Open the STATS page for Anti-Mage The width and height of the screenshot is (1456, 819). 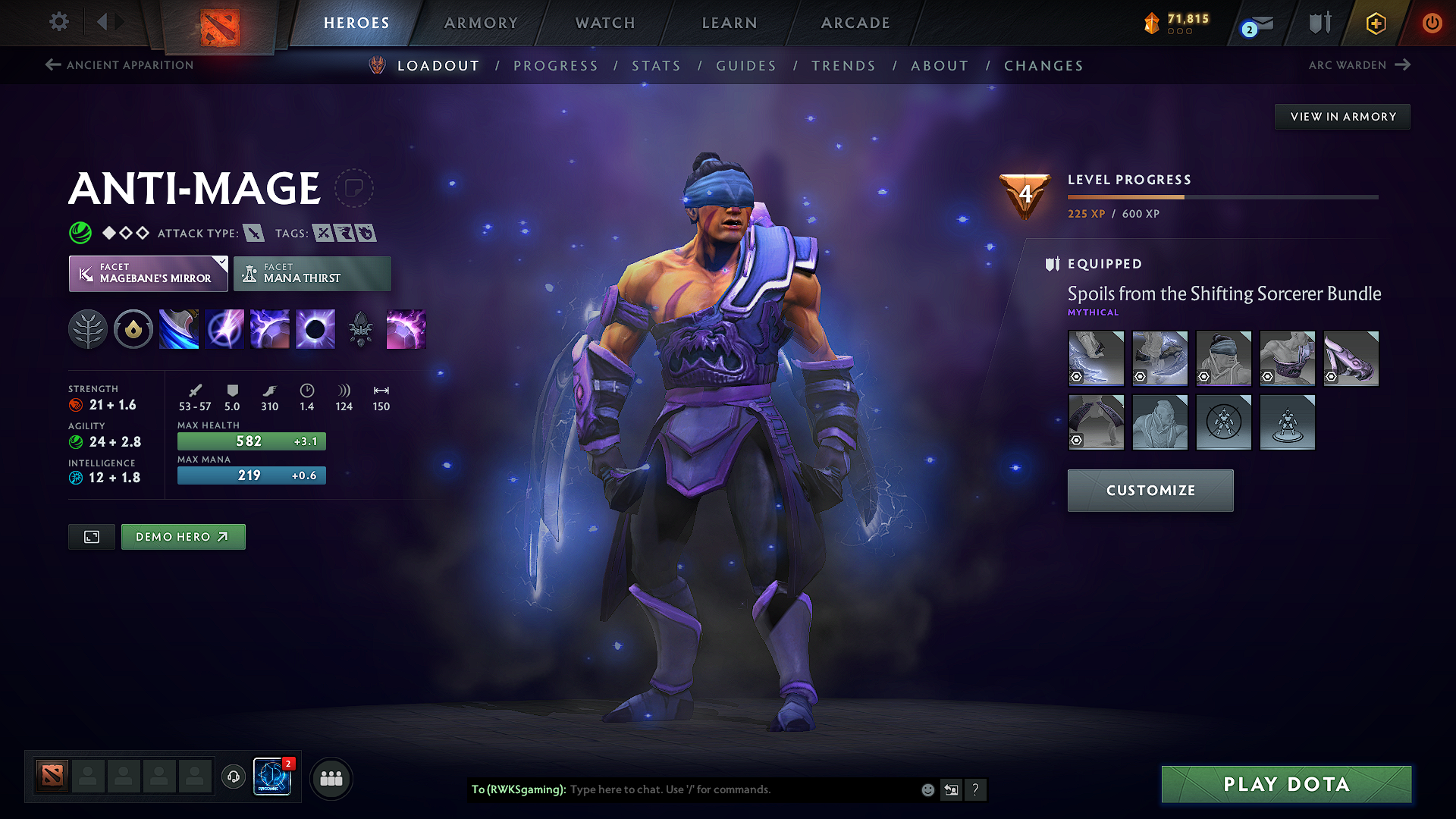click(657, 65)
